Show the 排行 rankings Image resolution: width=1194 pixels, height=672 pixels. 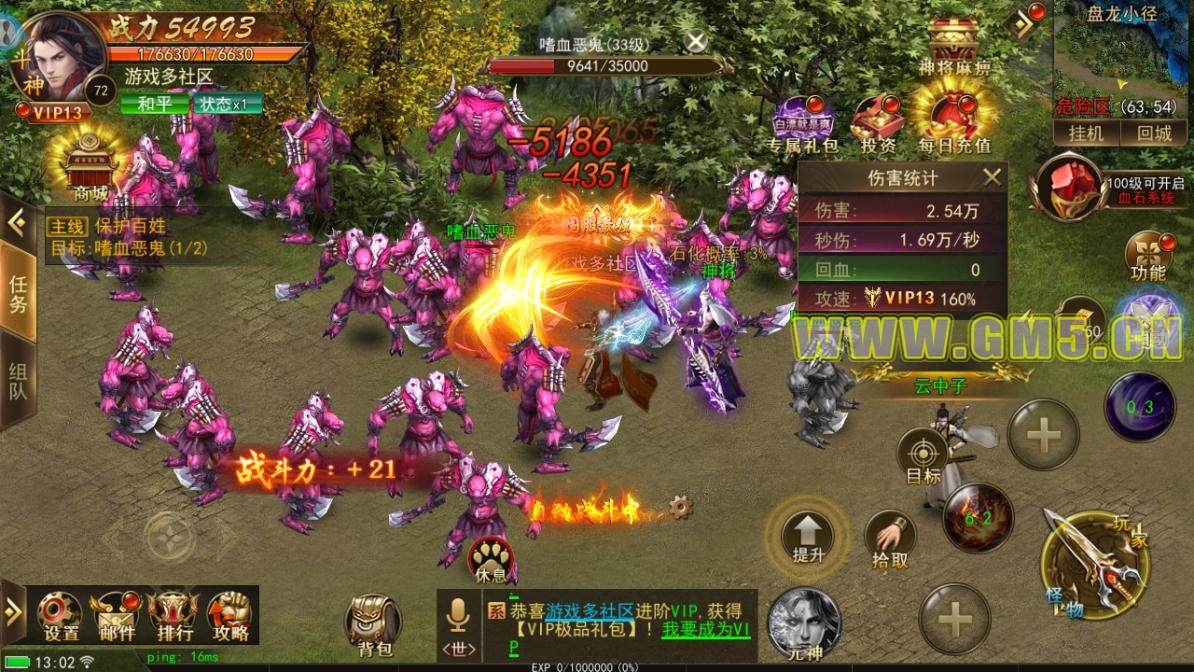(x=172, y=613)
